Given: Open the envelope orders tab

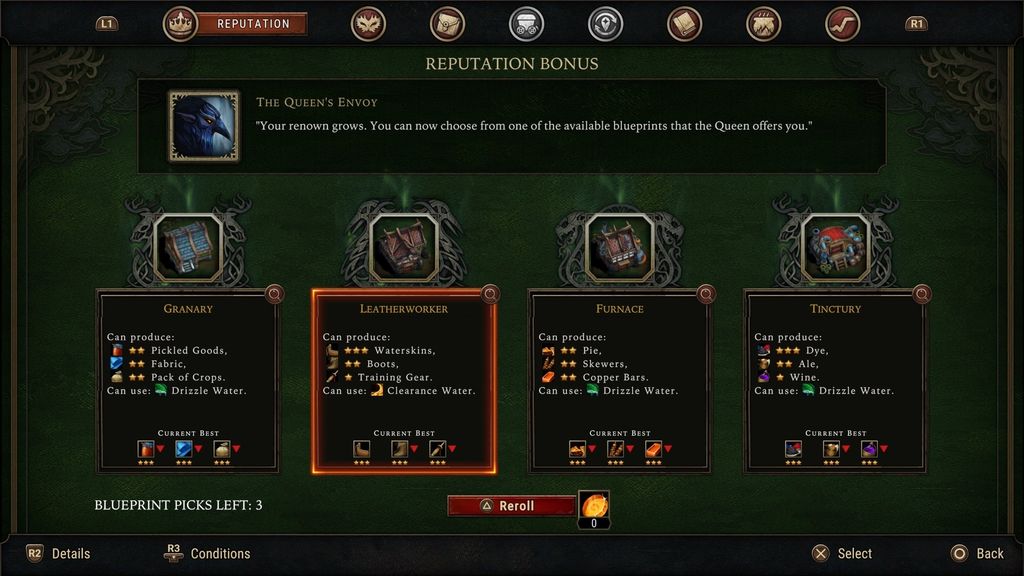Looking at the screenshot, I should (x=447, y=23).
